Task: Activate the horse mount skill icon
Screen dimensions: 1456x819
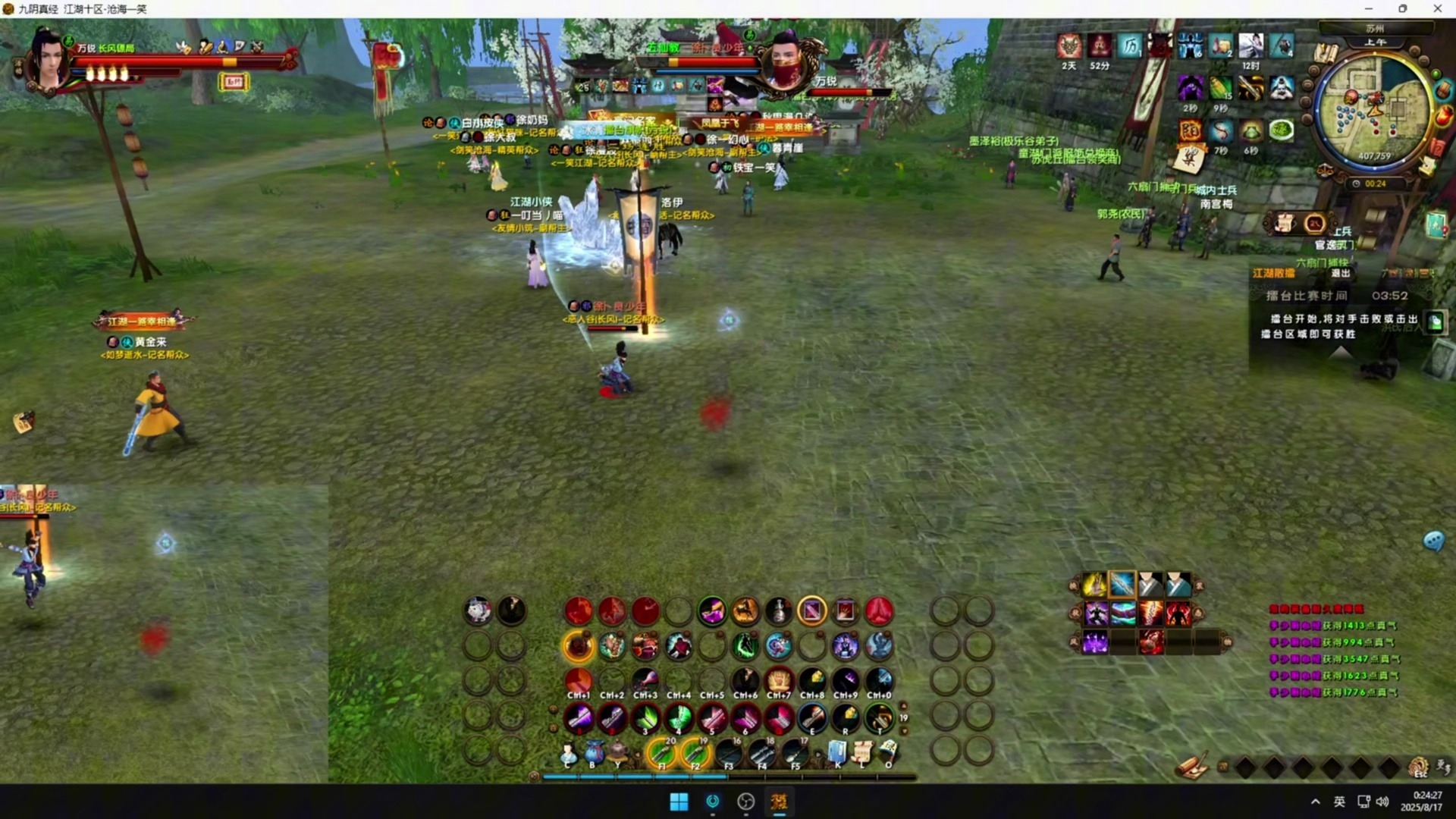Action: point(745,611)
